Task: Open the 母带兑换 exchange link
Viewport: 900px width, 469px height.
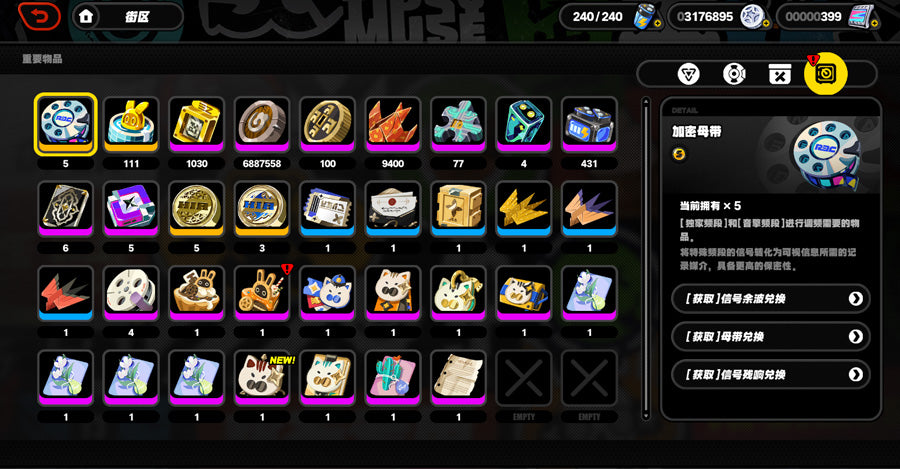Action: tap(770, 337)
